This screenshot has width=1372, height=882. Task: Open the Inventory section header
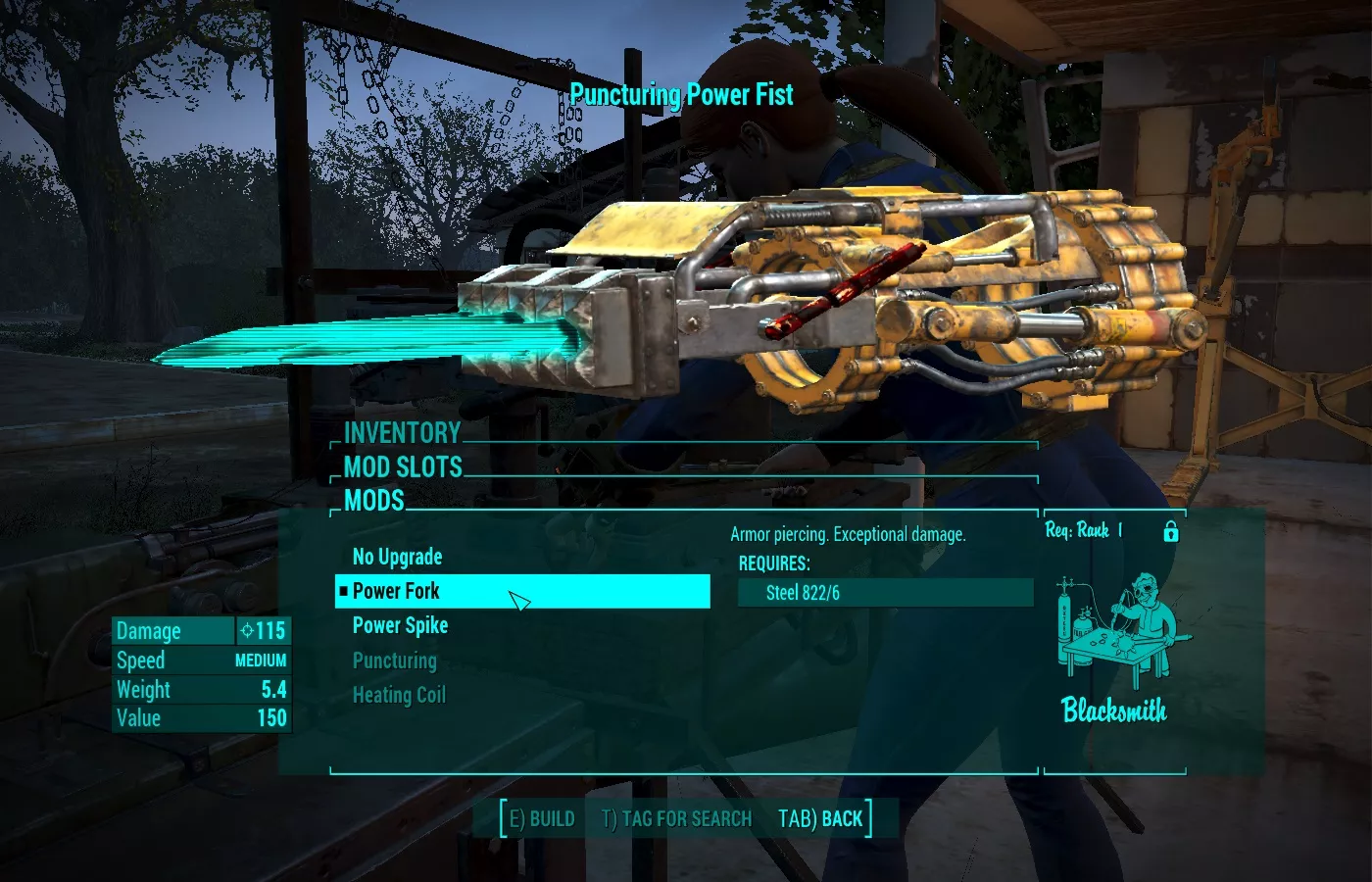pos(402,433)
